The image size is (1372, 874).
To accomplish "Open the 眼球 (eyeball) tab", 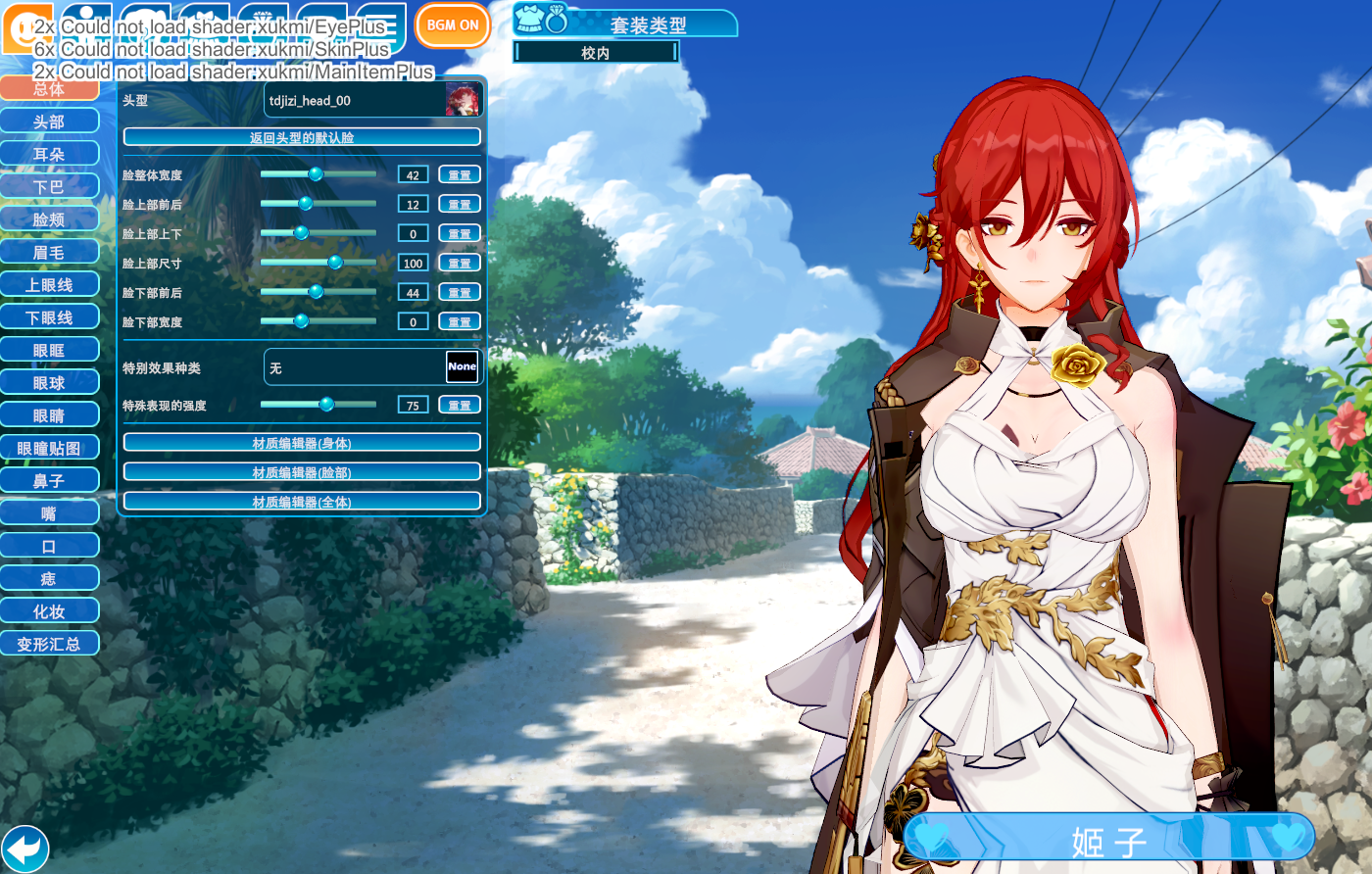I will click(x=49, y=383).
